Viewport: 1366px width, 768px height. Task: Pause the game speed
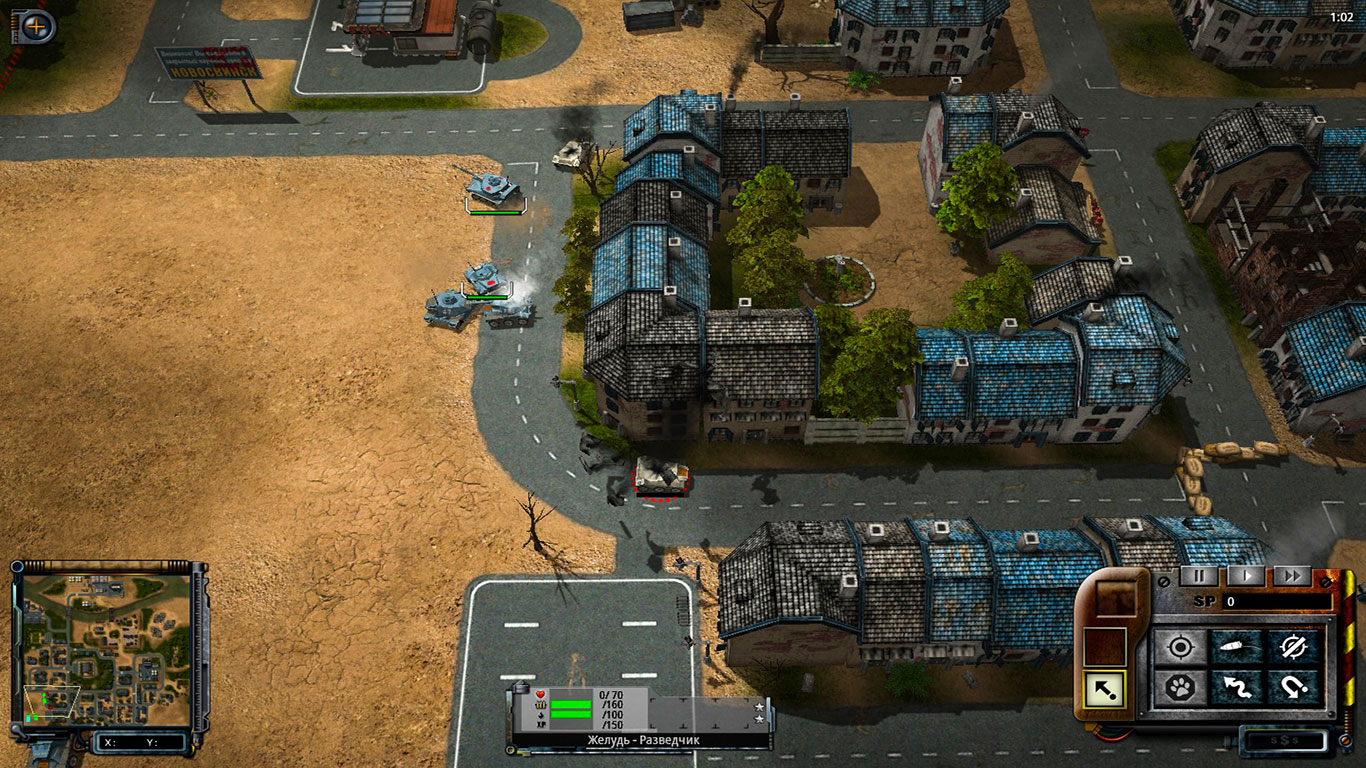(x=1199, y=576)
